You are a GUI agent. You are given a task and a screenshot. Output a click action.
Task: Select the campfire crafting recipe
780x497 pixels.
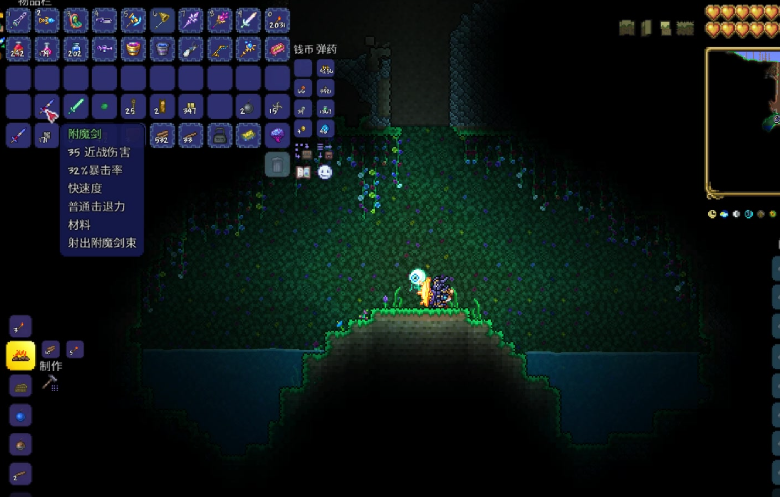coord(20,354)
